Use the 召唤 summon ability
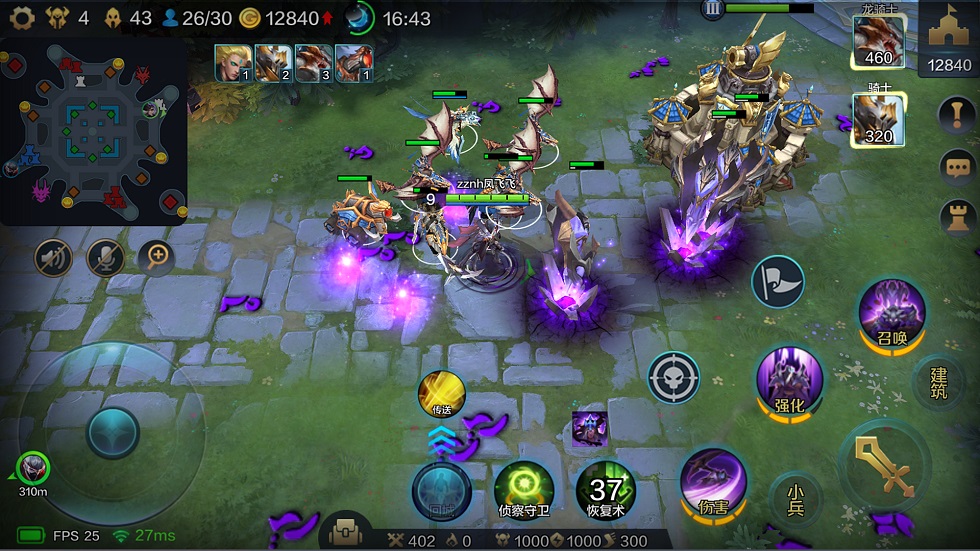980x551 pixels. click(891, 313)
